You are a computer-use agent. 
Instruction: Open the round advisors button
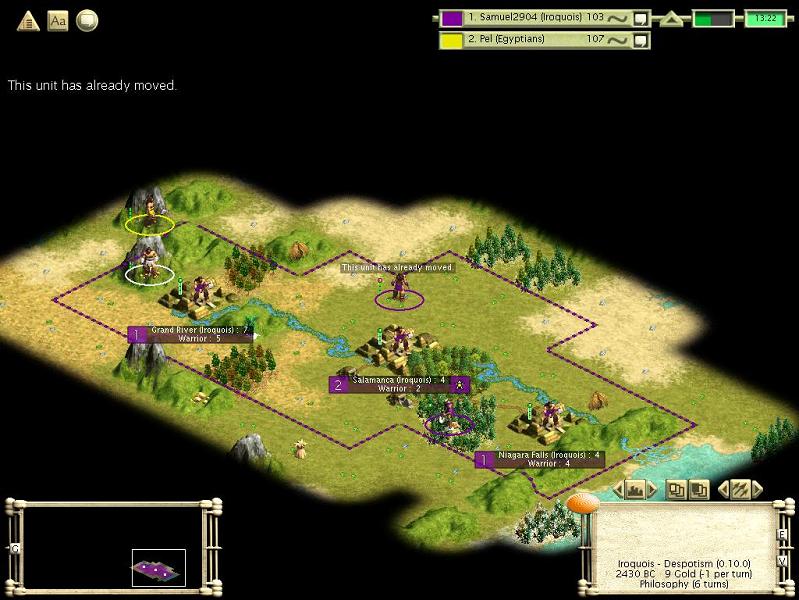click(88, 20)
